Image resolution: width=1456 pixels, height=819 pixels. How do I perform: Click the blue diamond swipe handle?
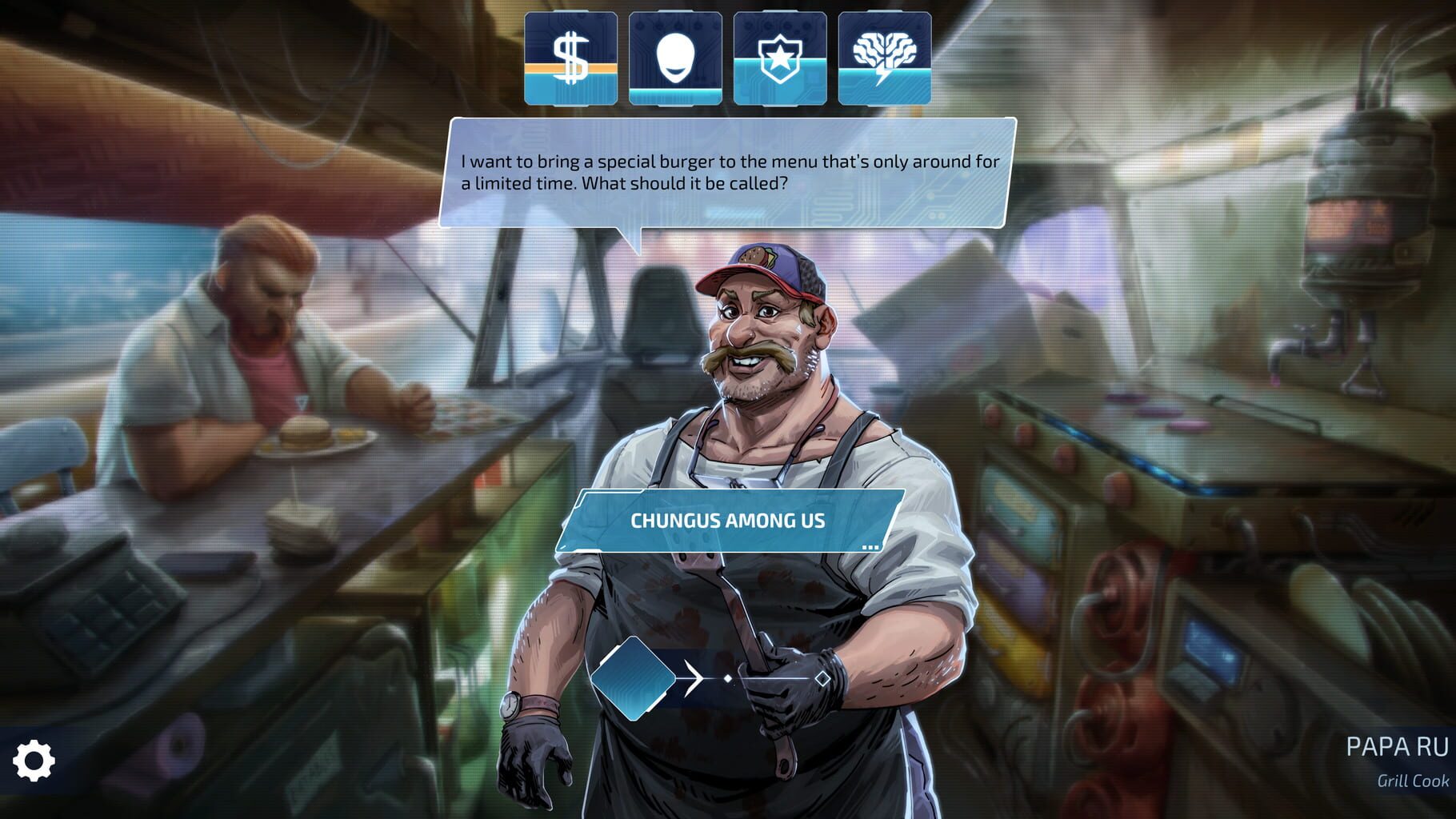pyautogui.click(x=633, y=678)
